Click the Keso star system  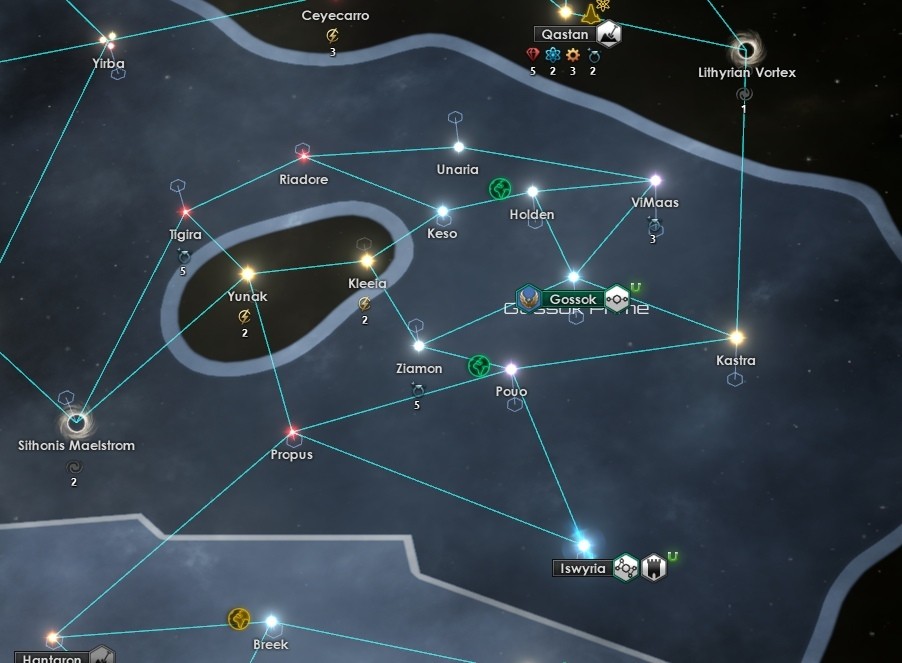click(x=442, y=212)
